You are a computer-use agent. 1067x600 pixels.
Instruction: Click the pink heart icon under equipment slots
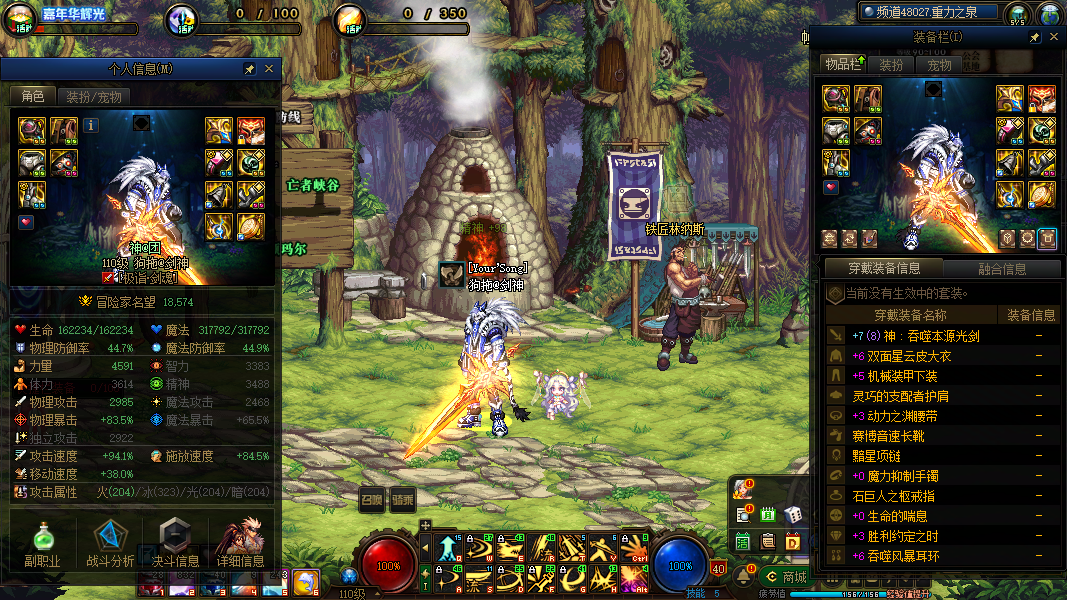26,222
